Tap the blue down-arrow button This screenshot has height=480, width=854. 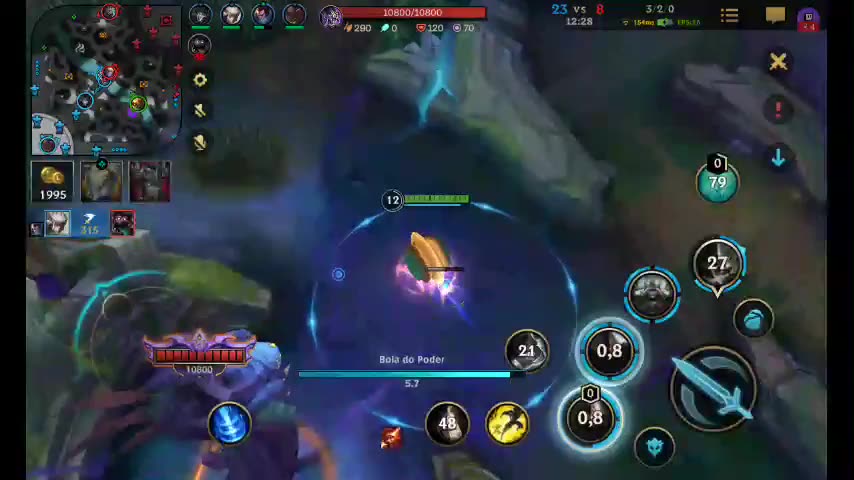pos(778,157)
